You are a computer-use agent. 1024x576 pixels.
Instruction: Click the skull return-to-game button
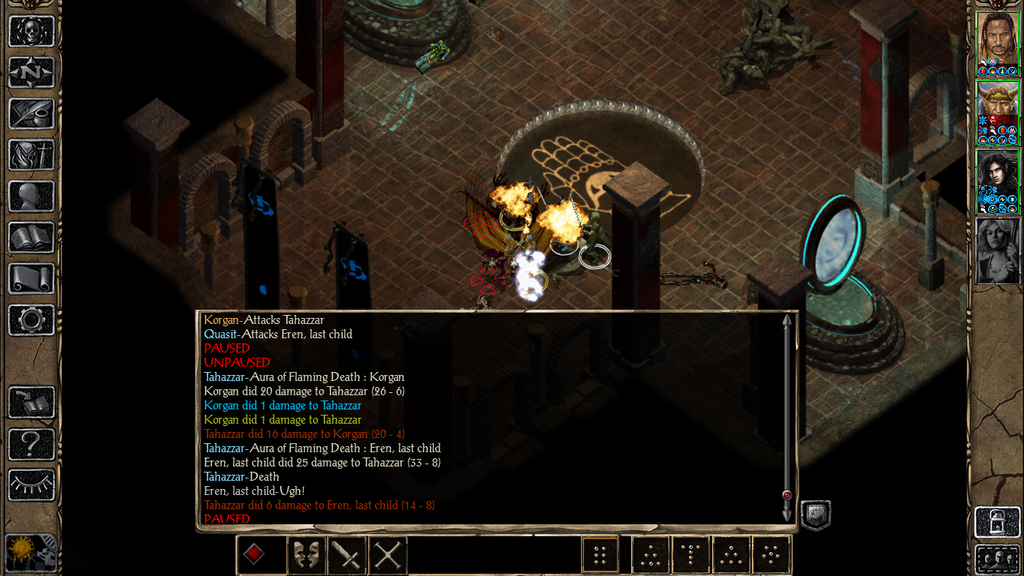pos(31,31)
